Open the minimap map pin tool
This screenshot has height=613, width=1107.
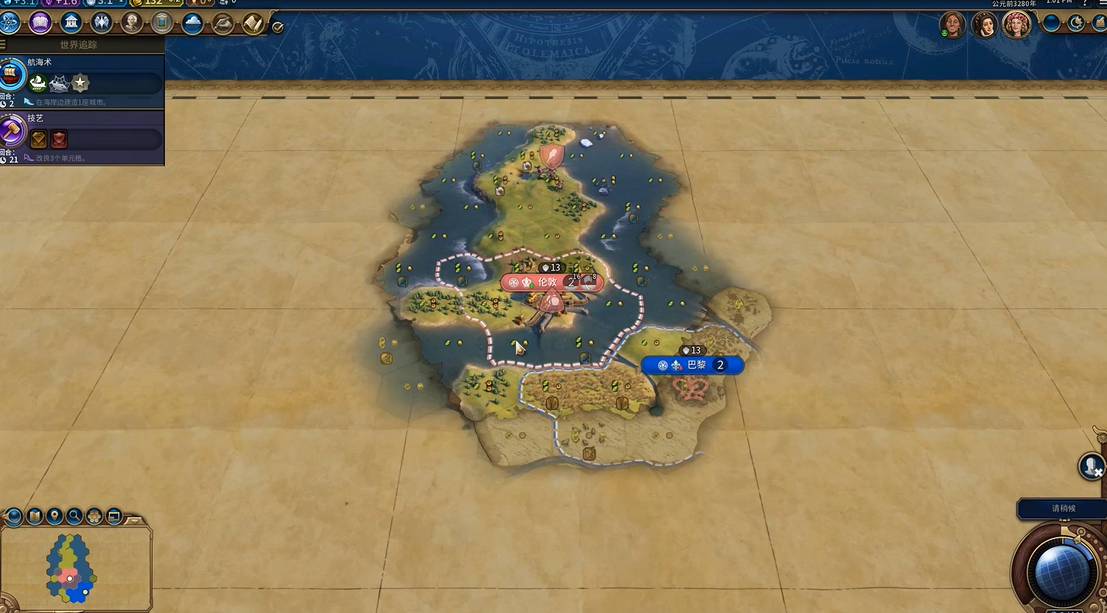click(54, 516)
